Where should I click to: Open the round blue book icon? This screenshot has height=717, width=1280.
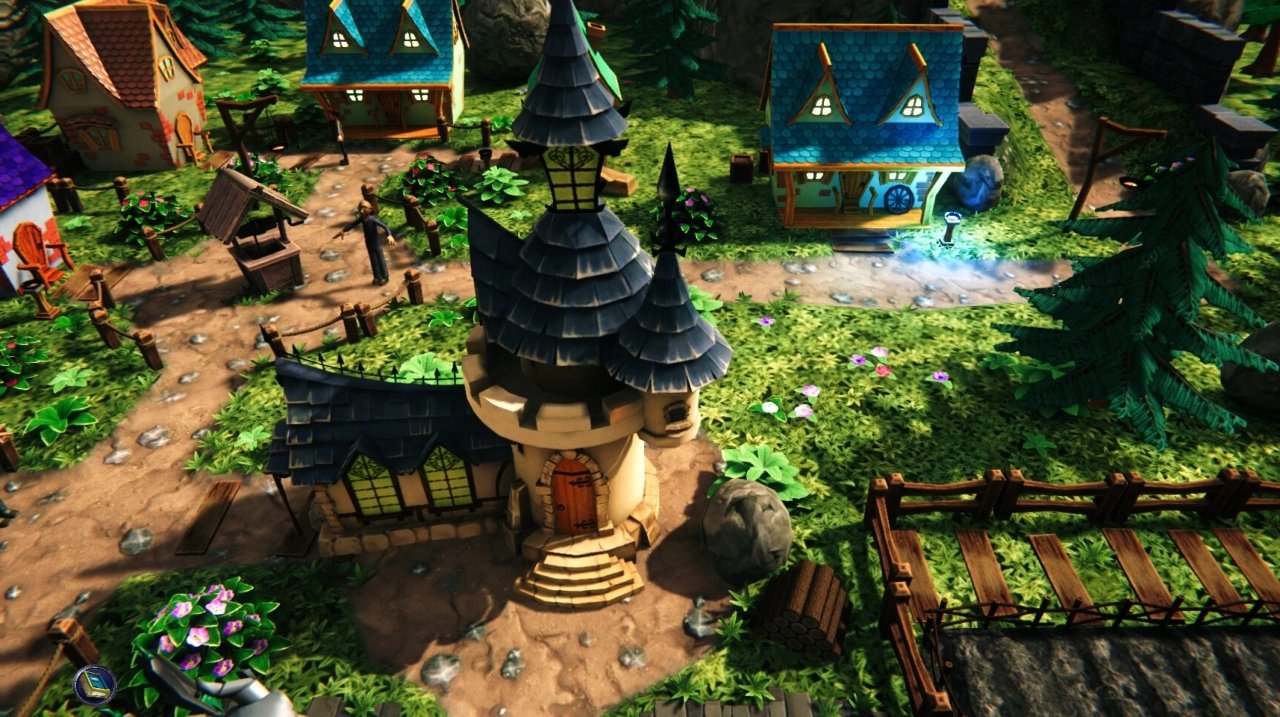pyautogui.click(x=95, y=685)
